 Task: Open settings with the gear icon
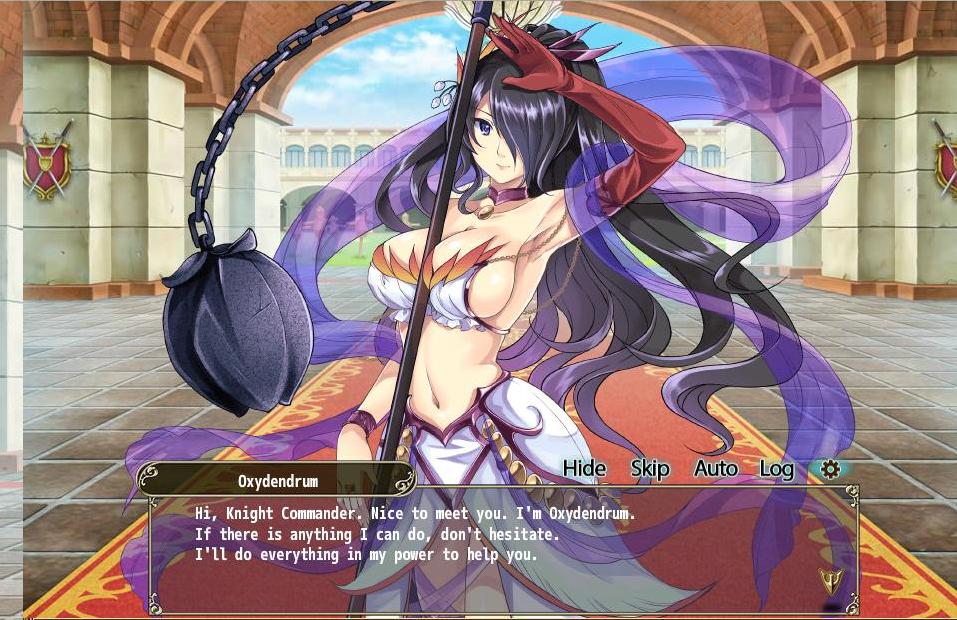[830, 468]
